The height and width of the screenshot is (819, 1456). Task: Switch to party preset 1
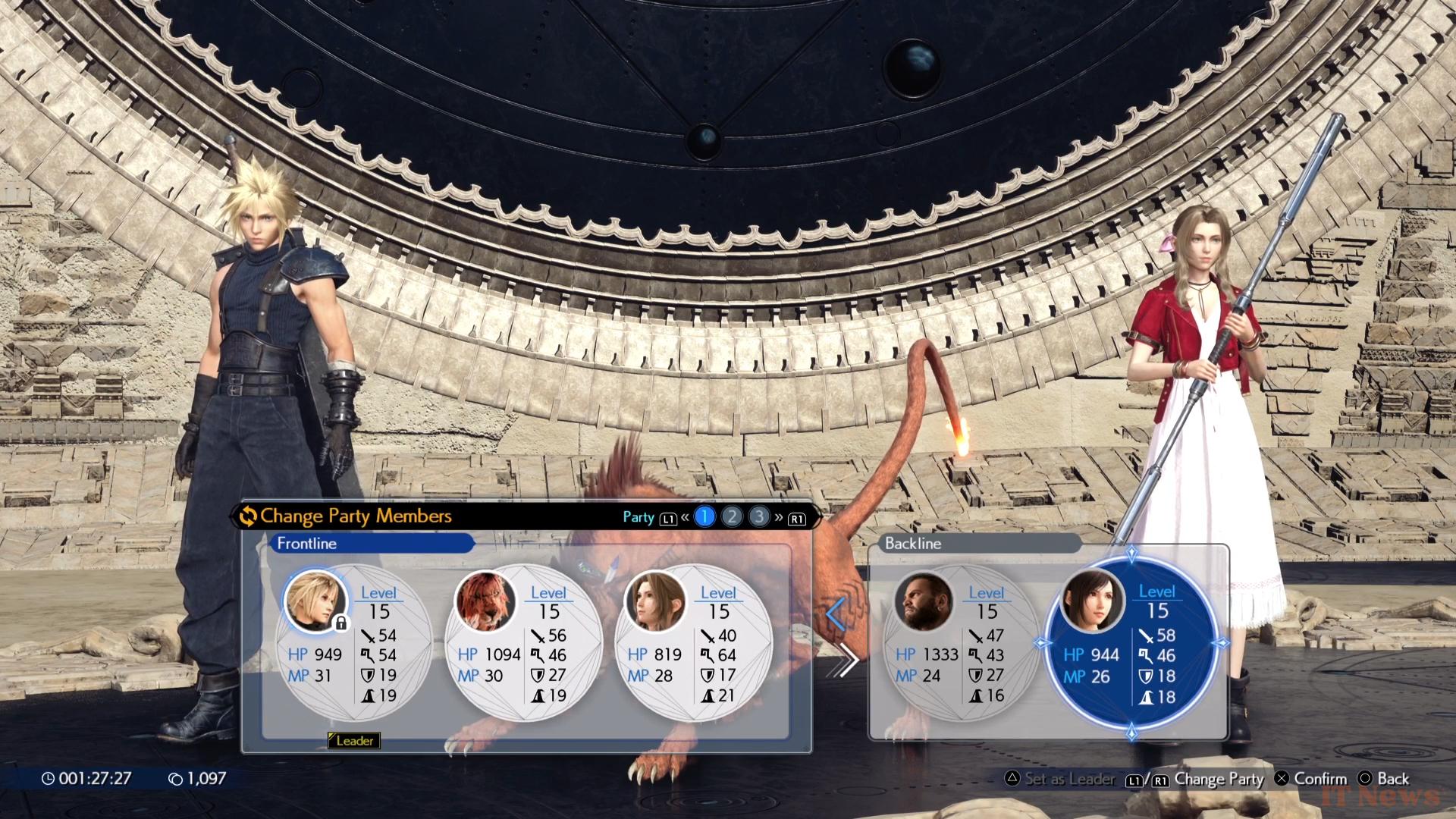point(704,517)
